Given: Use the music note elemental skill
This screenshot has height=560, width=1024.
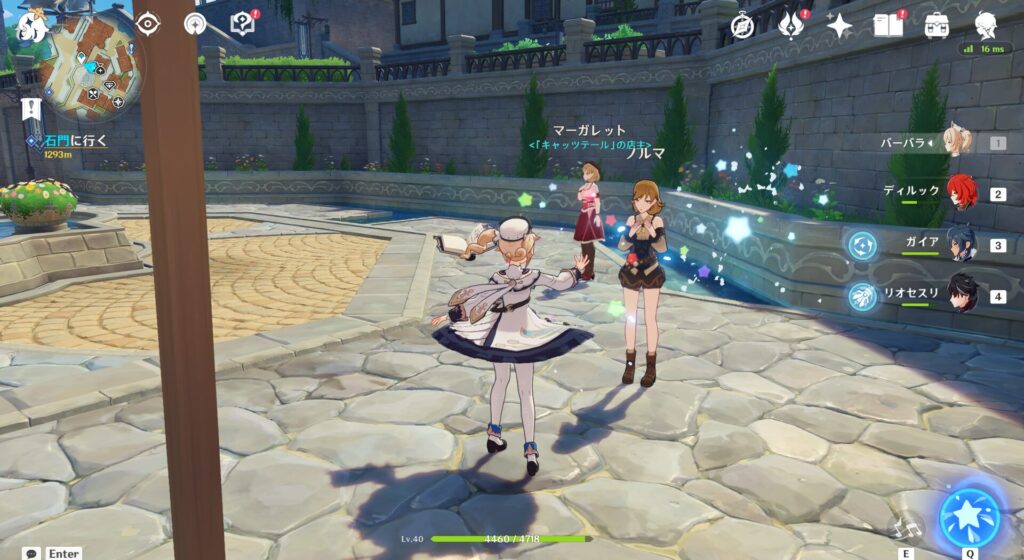Looking at the screenshot, I should (906, 527).
